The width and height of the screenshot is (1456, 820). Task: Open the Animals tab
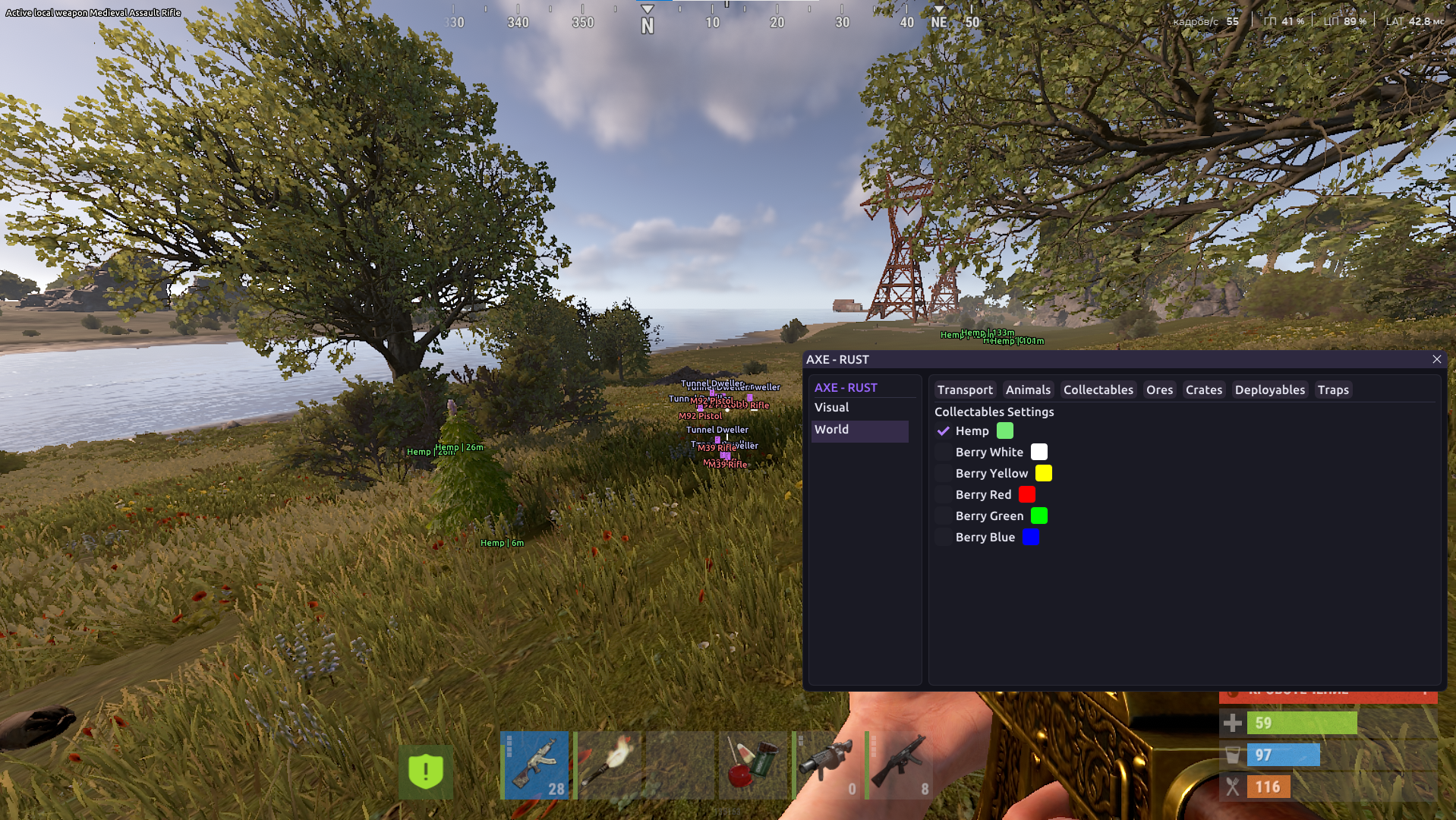(x=1028, y=389)
